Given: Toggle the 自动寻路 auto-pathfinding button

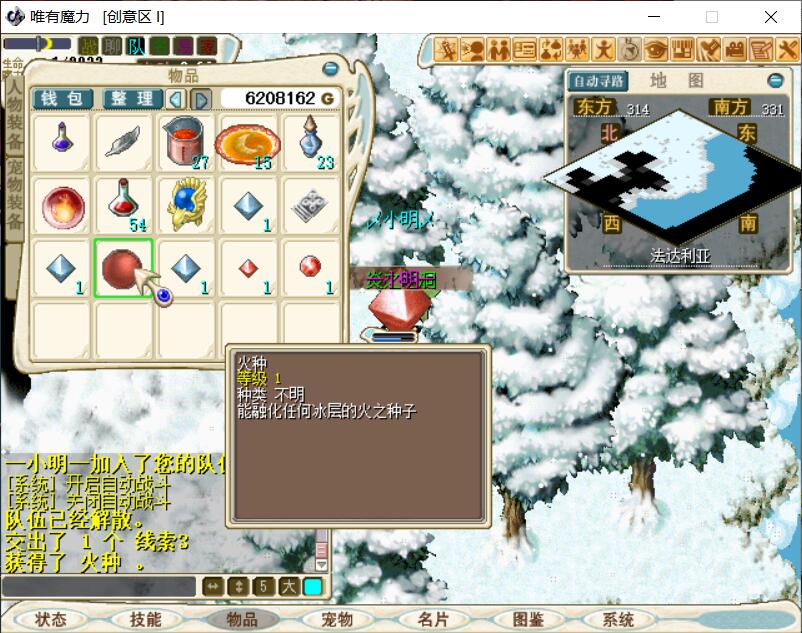Looking at the screenshot, I should [x=597, y=81].
